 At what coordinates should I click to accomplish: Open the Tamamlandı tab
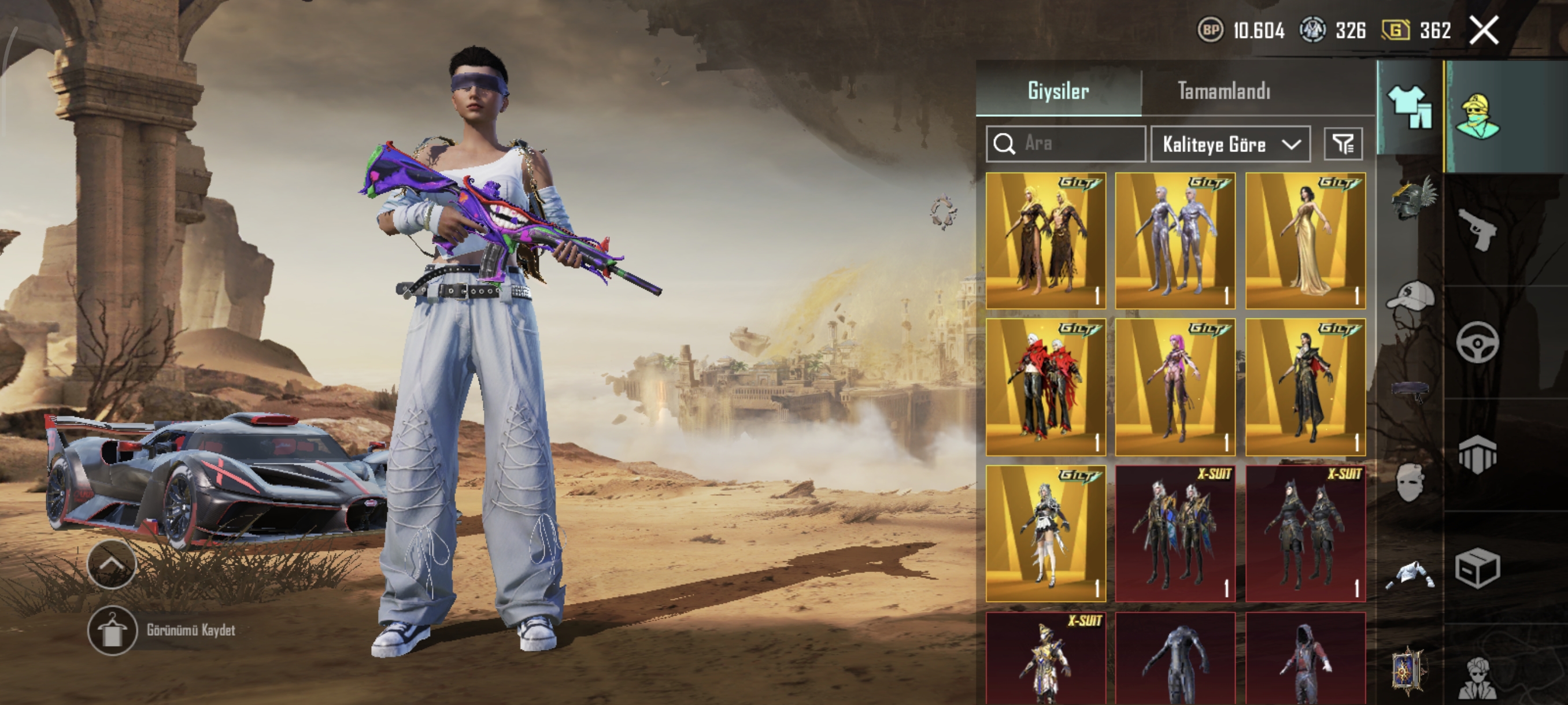[1223, 91]
